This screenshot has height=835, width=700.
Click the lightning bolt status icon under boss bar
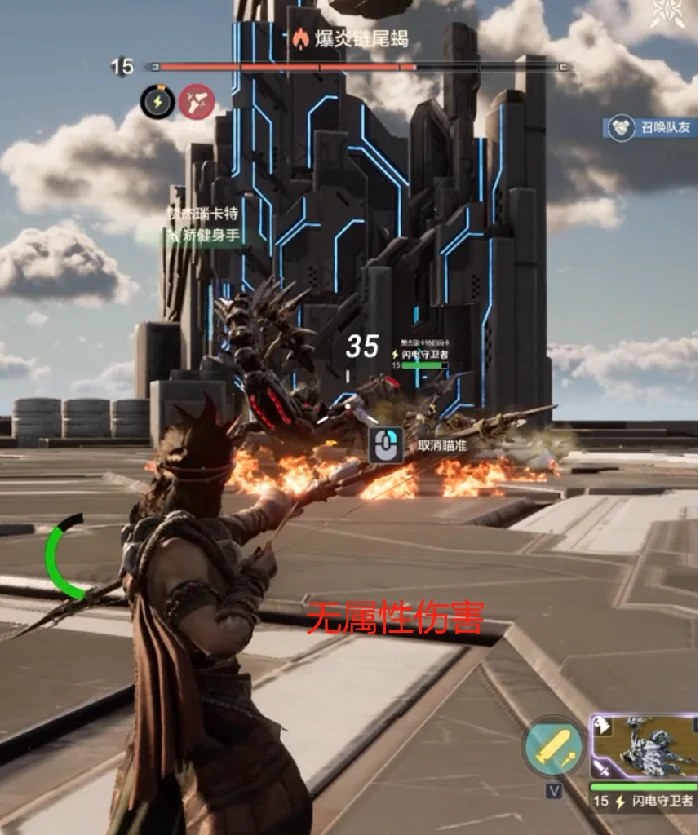[x=157, y=102]
